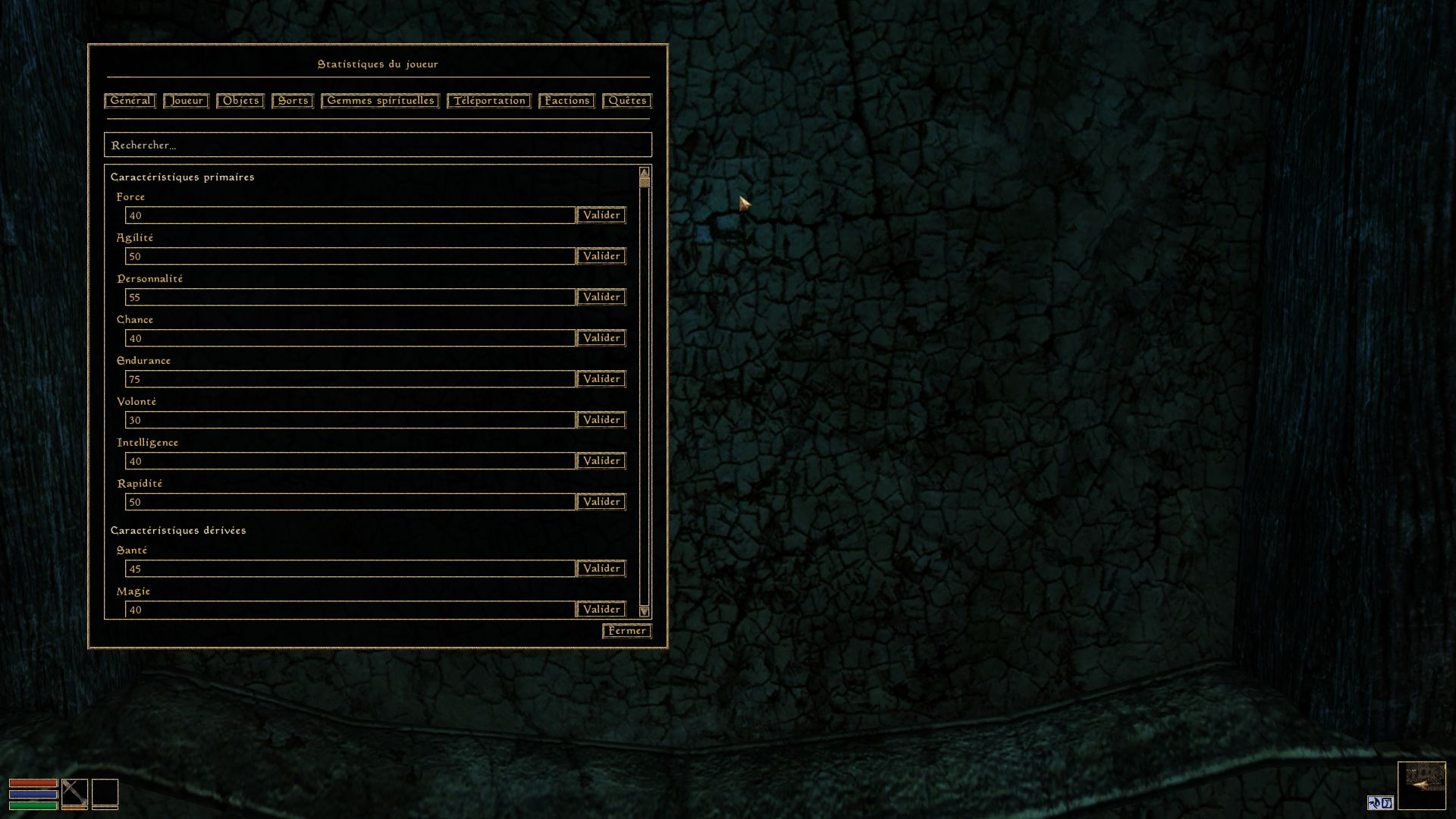
Task: Switch to the Général tab
Action: (x=130, y=101)
